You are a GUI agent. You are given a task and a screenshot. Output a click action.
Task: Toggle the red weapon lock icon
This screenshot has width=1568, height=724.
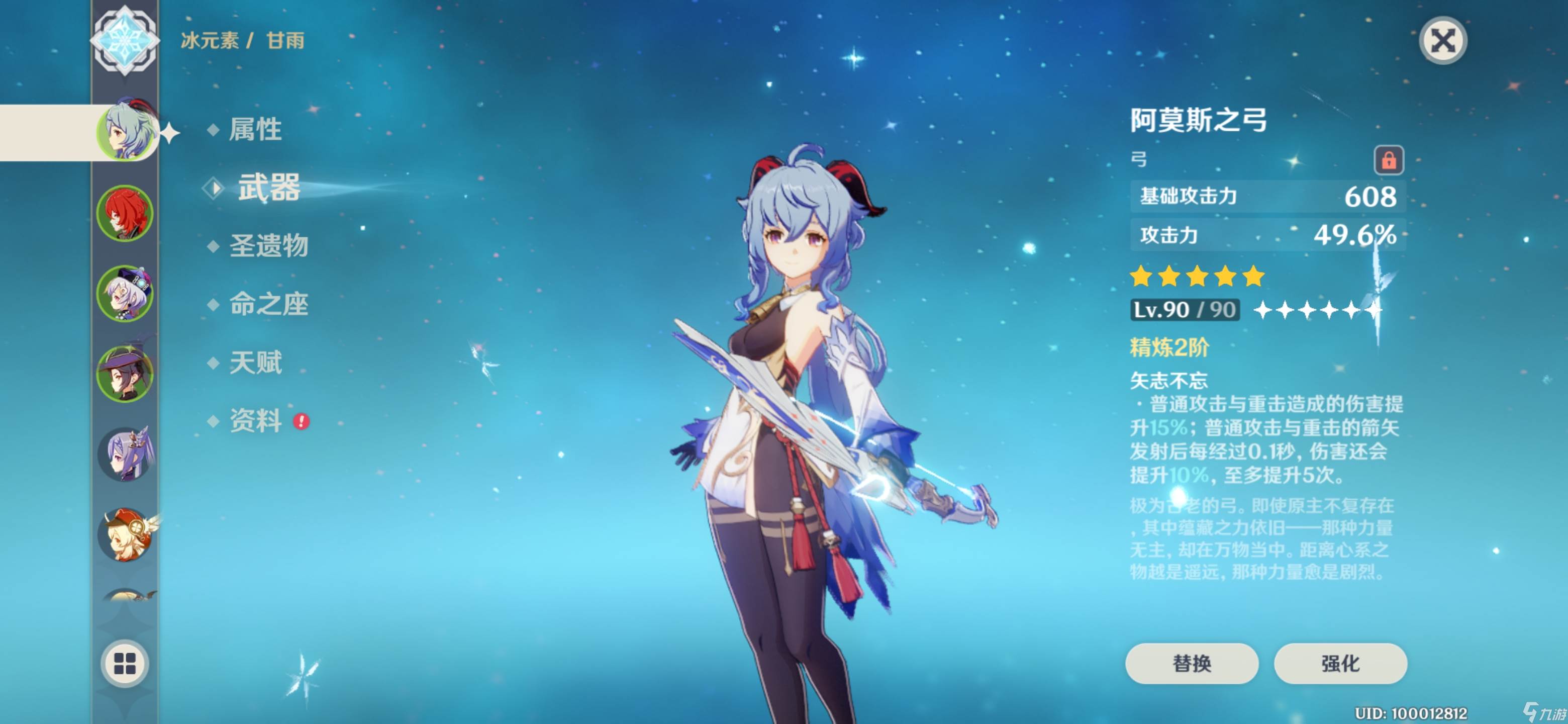click(x=1388, y=160)
